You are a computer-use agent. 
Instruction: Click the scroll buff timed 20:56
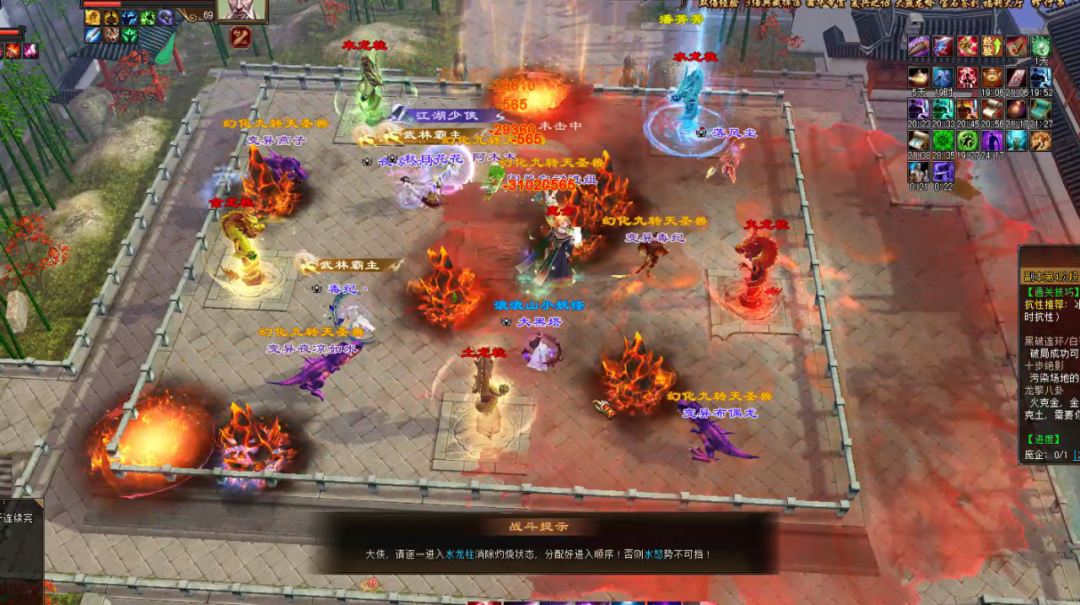[x=992, y=108]
